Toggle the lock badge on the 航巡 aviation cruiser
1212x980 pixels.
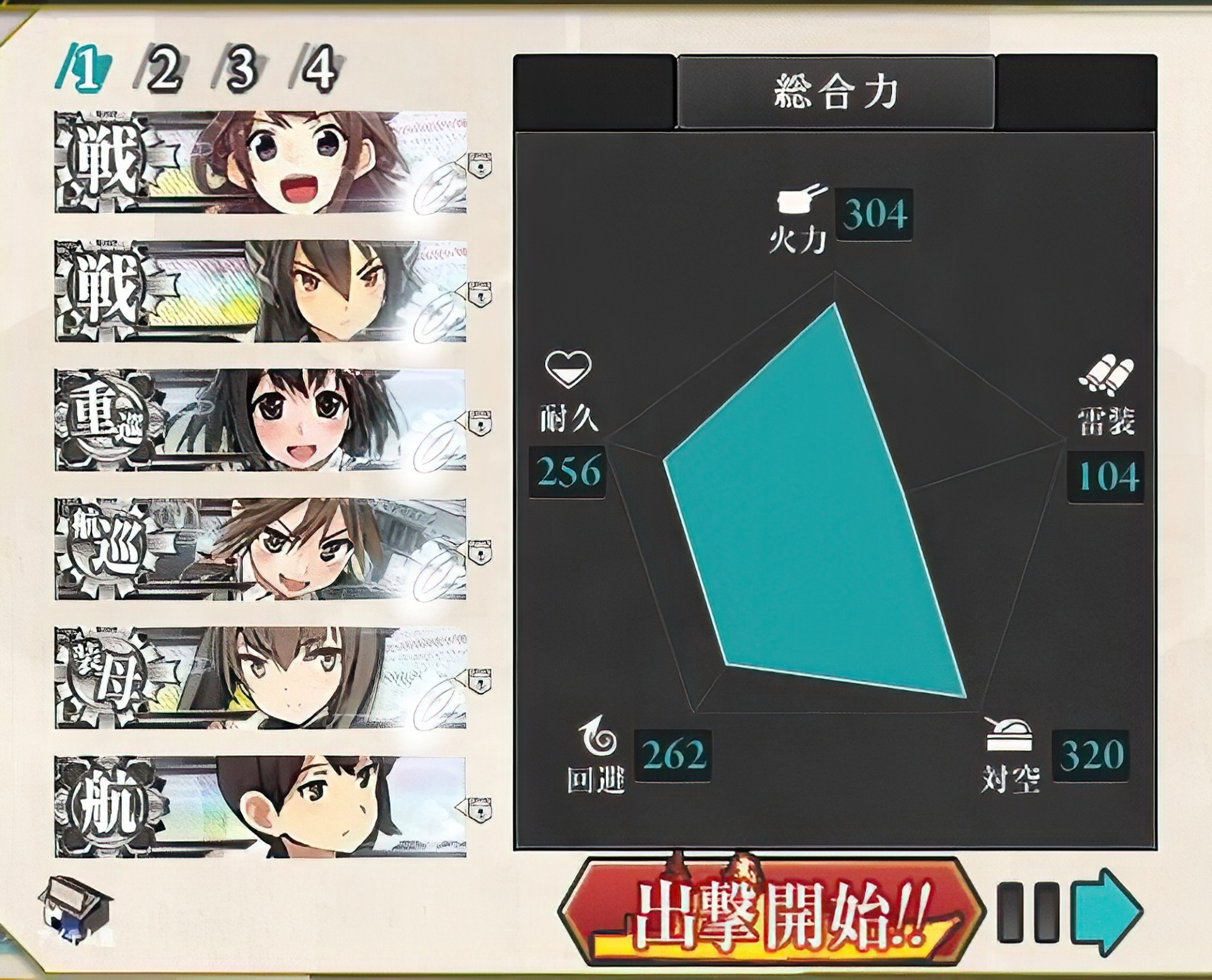[480, 551]
